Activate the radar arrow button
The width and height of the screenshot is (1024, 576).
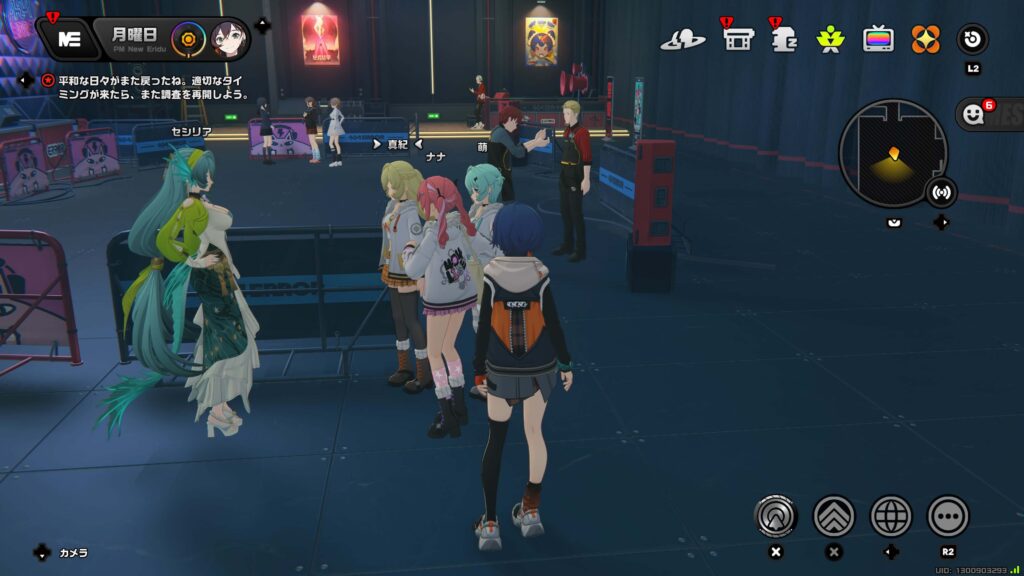776,516
